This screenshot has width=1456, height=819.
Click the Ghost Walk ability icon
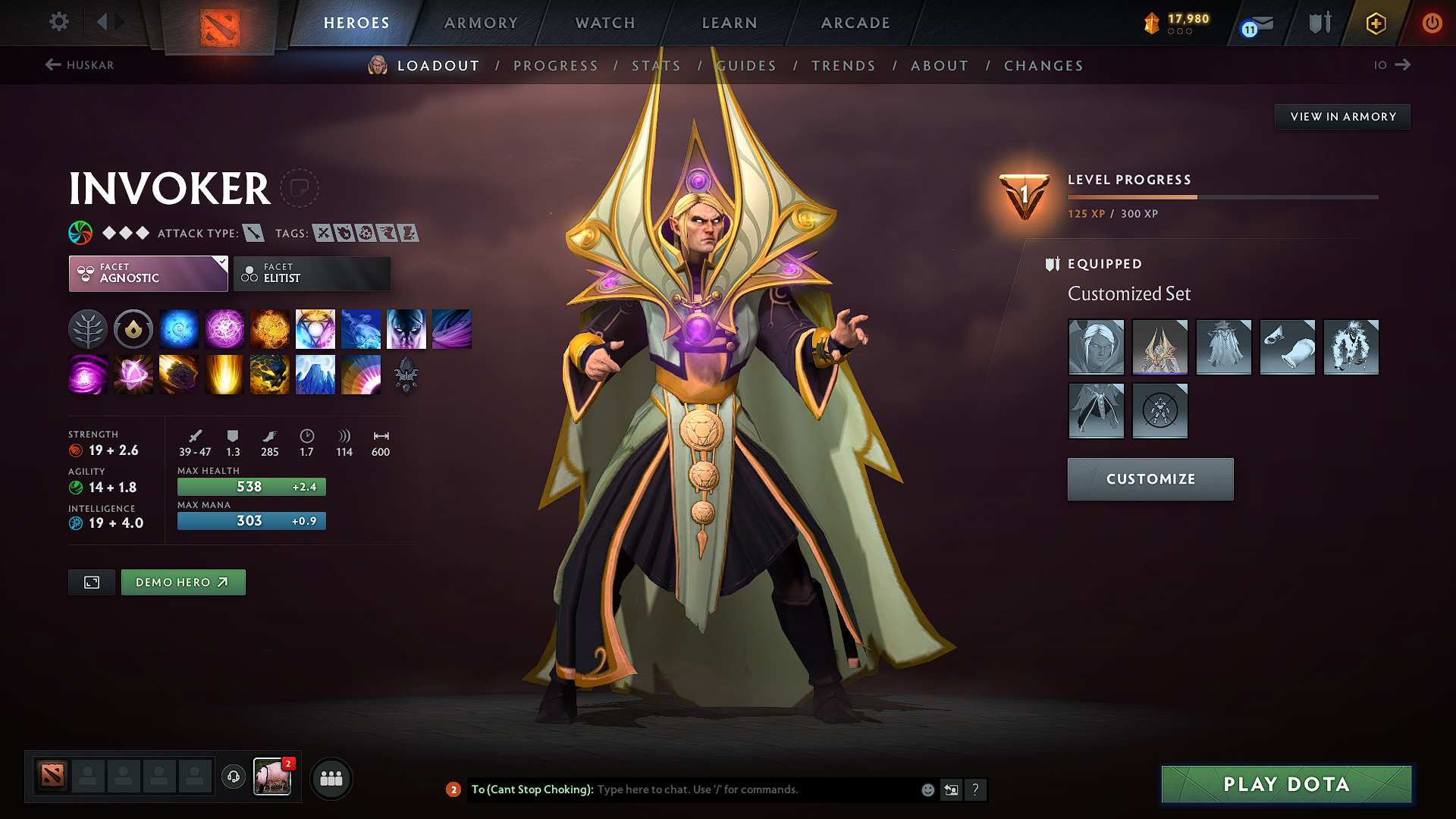[406, 328]
